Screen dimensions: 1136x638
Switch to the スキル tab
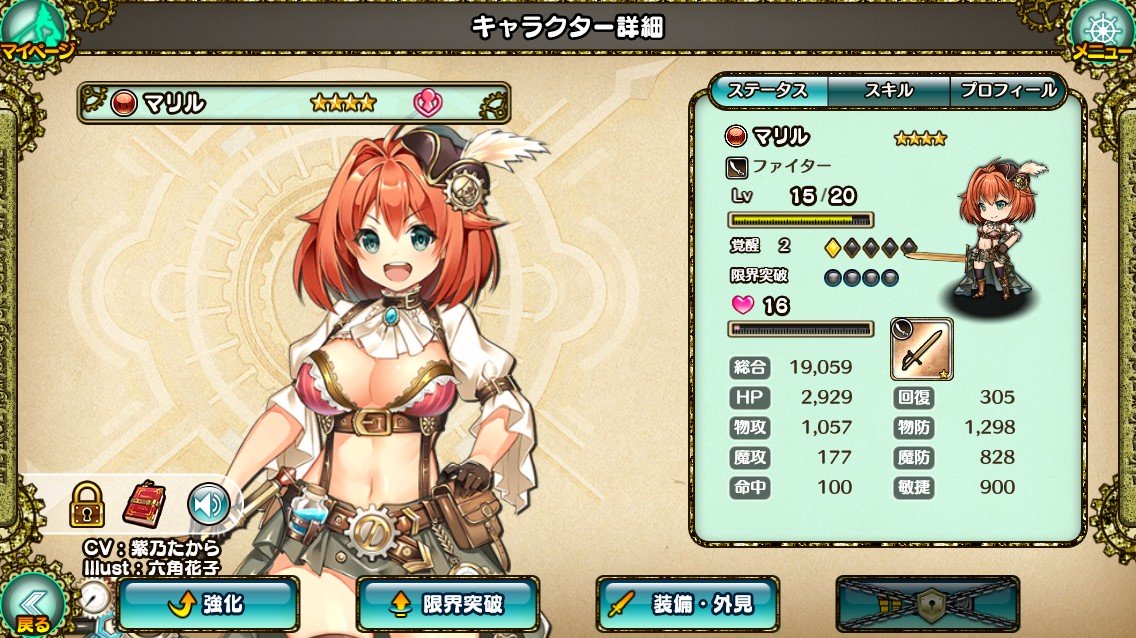[888, 90]
